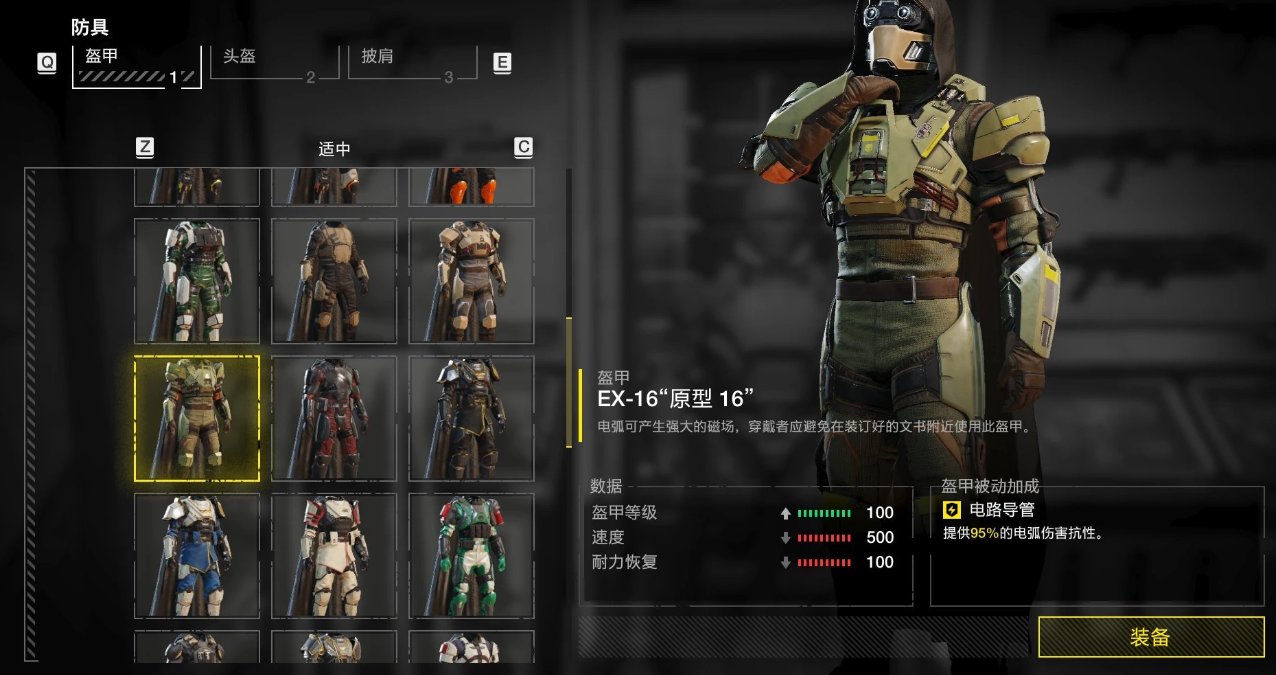Viewport: 1276px width, 675px height.
Task: Choose the green camo armor with white pads
Action: click(197, 281)
